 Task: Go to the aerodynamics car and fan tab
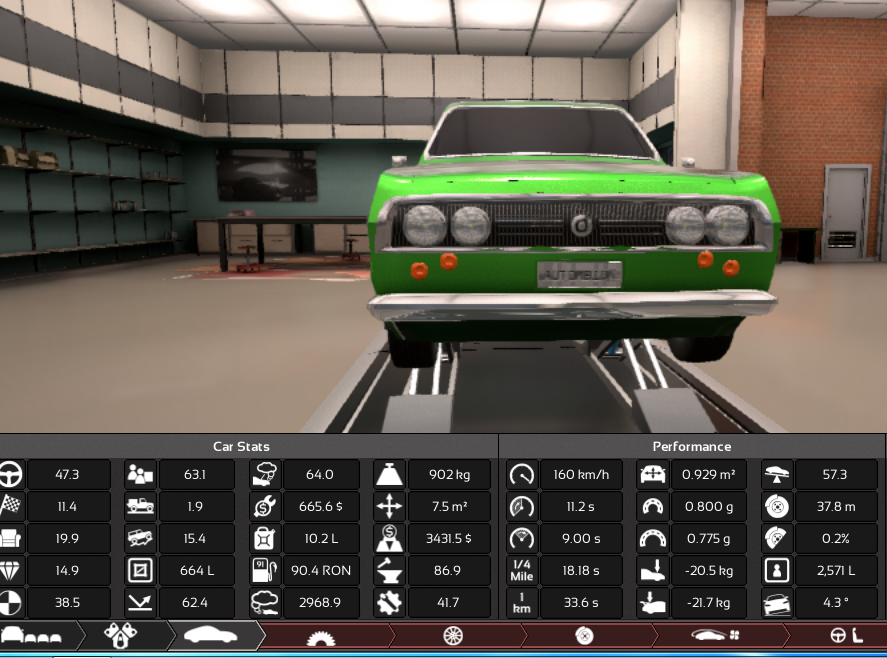(714, 636)
